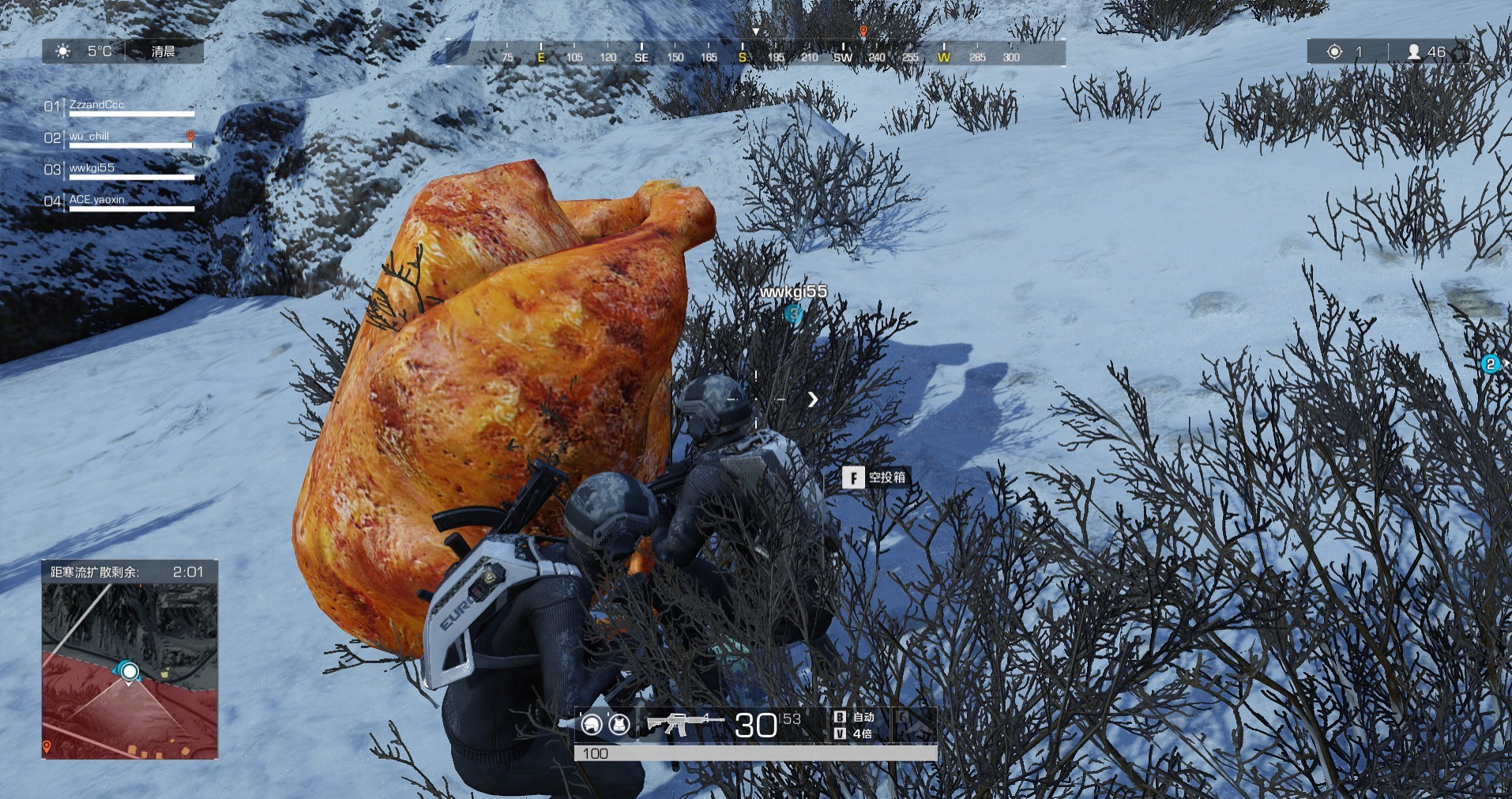Click the body armor vest icon
1512x799 pixels.
point(619,724)
